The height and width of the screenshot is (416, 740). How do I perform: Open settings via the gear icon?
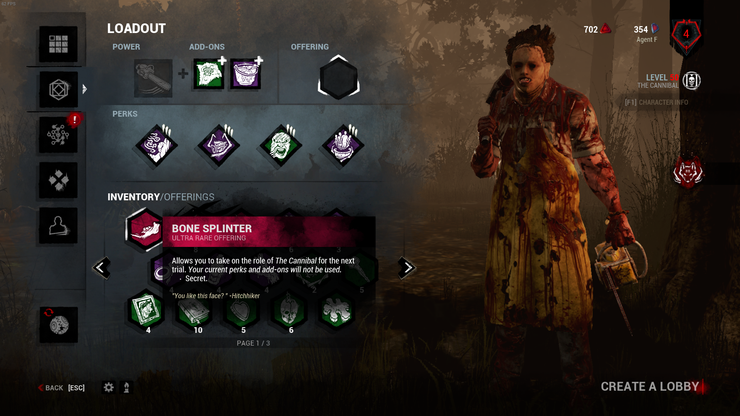click(x=109, y=387)
